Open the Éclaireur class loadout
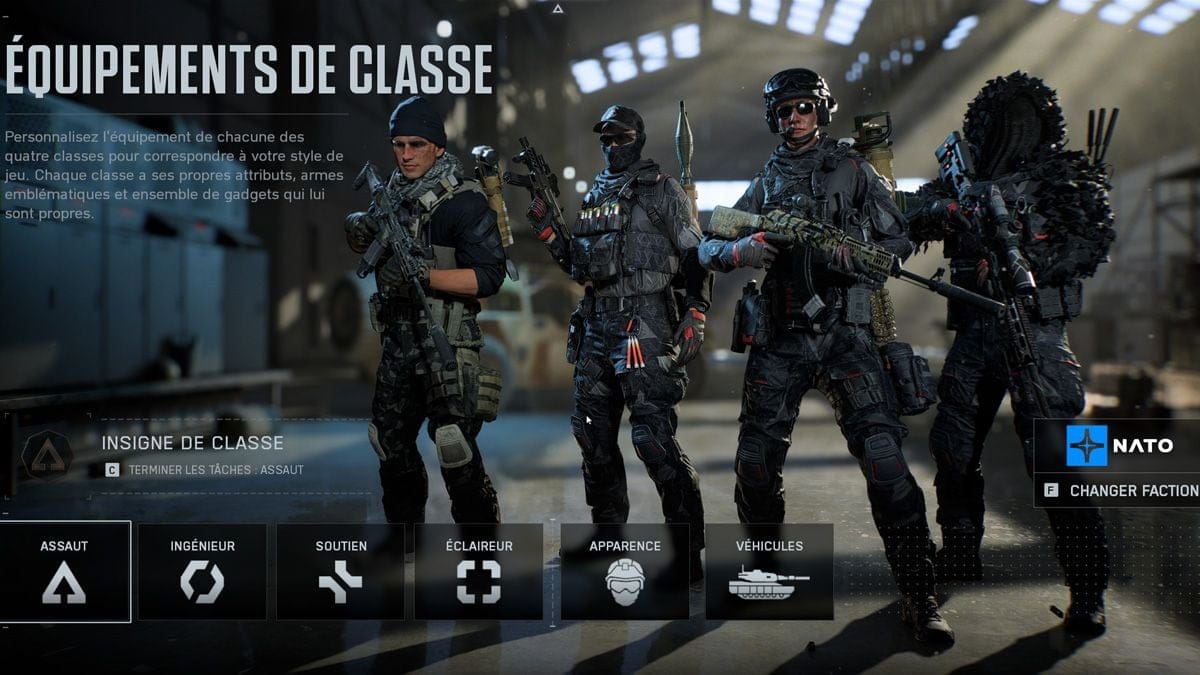1200x675 pixels. [478, 571]
